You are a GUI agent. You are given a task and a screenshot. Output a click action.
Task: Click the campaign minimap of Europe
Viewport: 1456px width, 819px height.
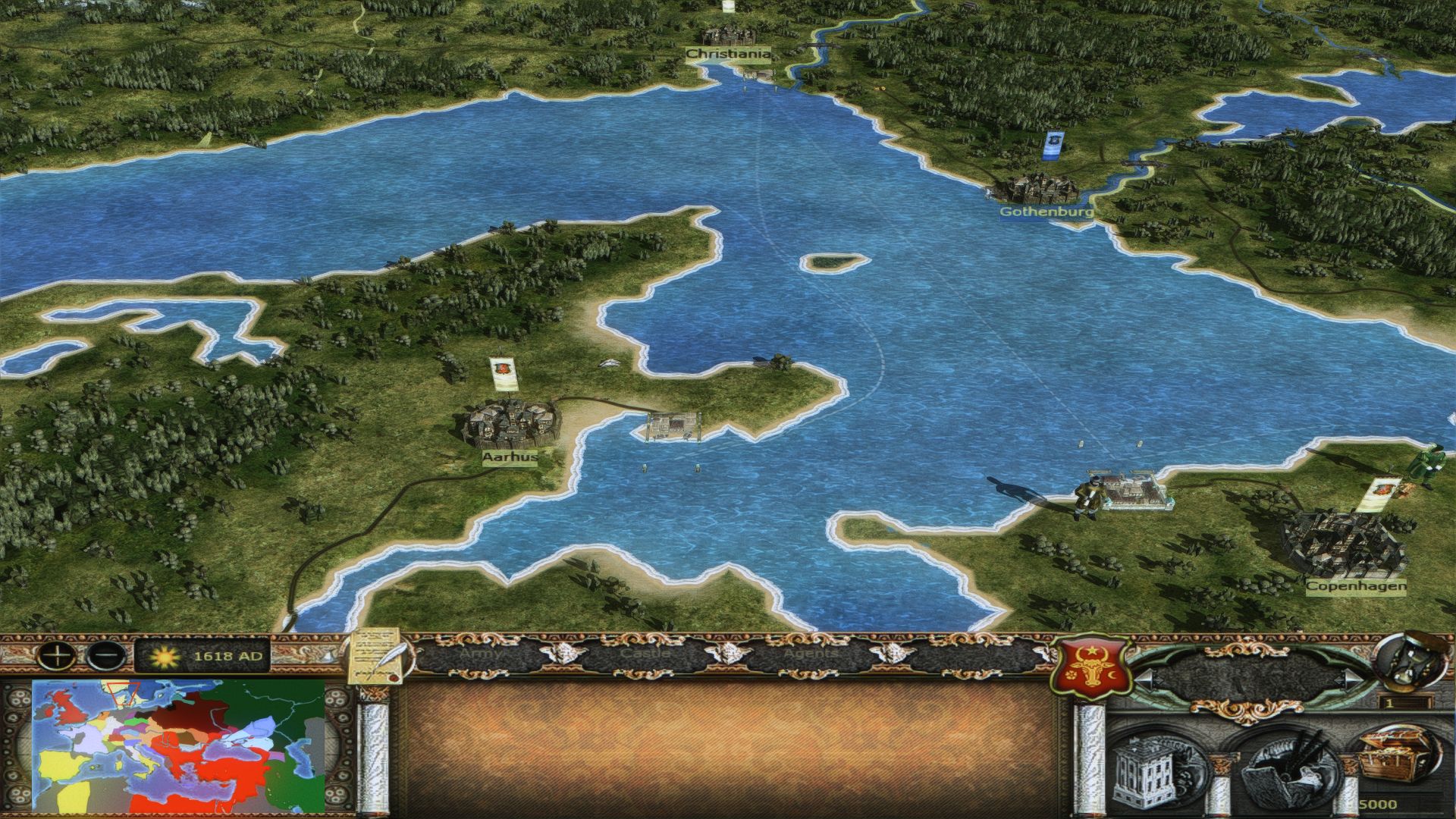[x=178, y=745]
